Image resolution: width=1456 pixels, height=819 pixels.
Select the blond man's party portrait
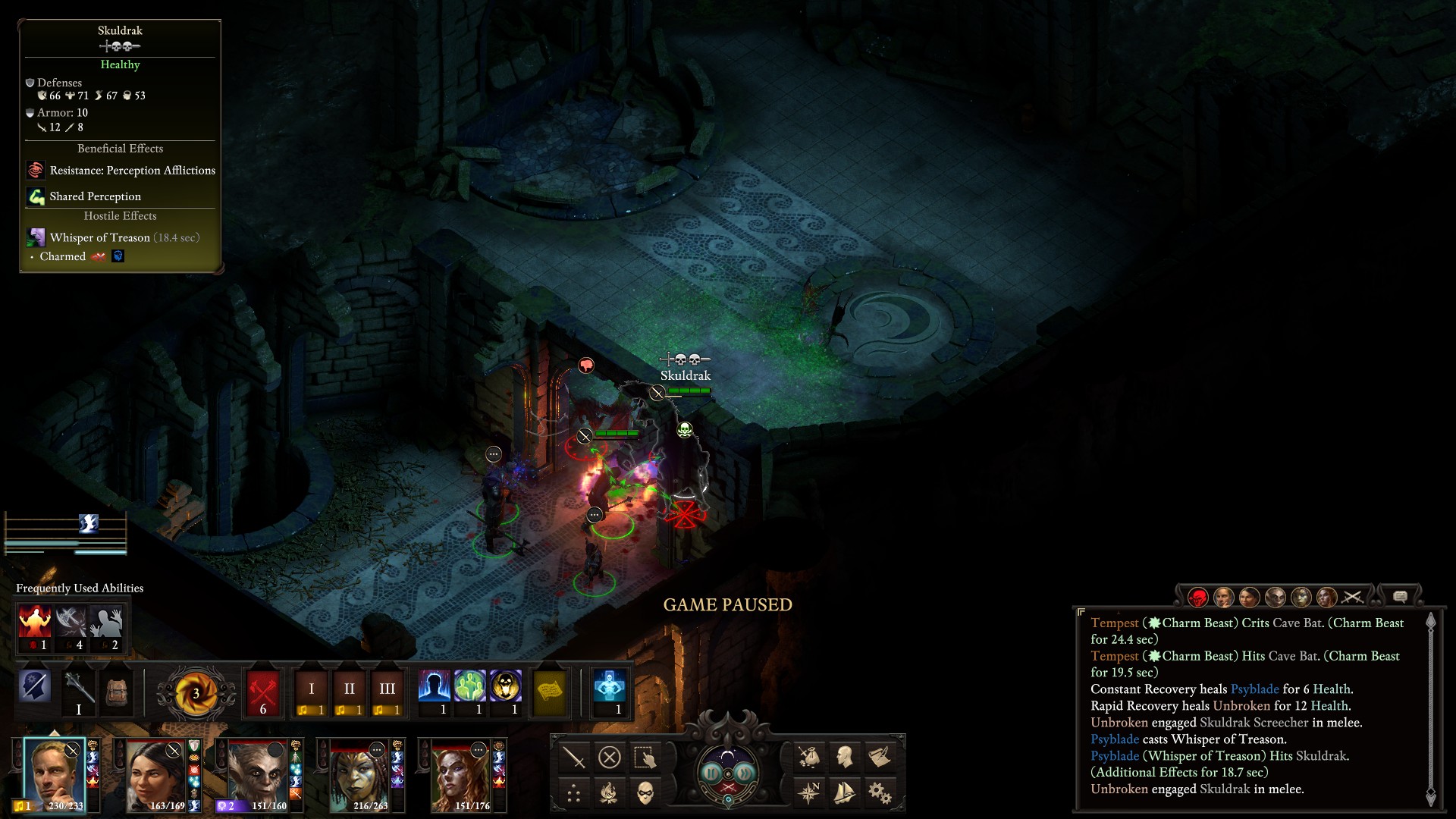pos(54,774)
